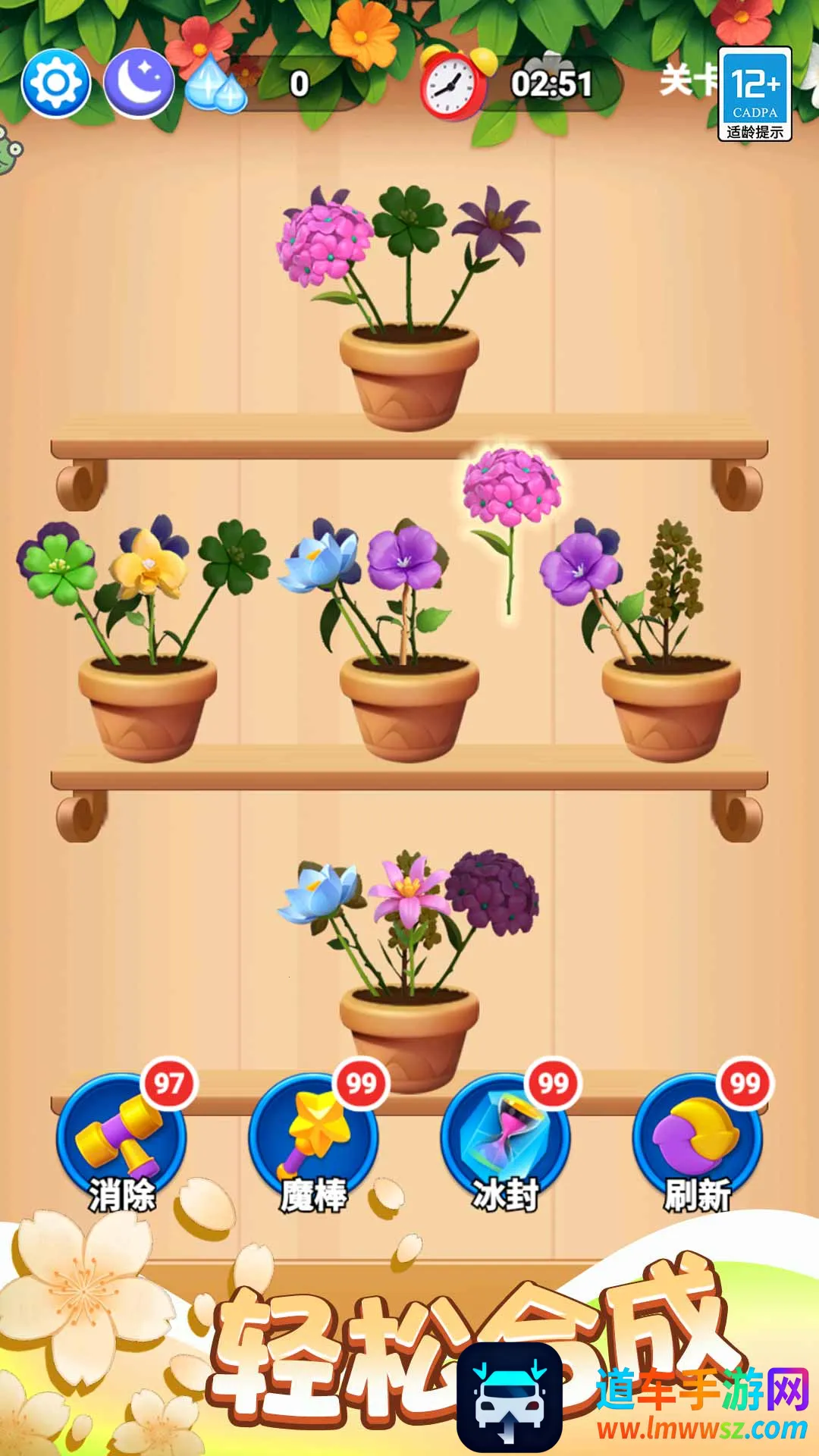The image size is (819, 1456).
Task: Toggle the moon night mode button
Action: [x=139, y=83]
